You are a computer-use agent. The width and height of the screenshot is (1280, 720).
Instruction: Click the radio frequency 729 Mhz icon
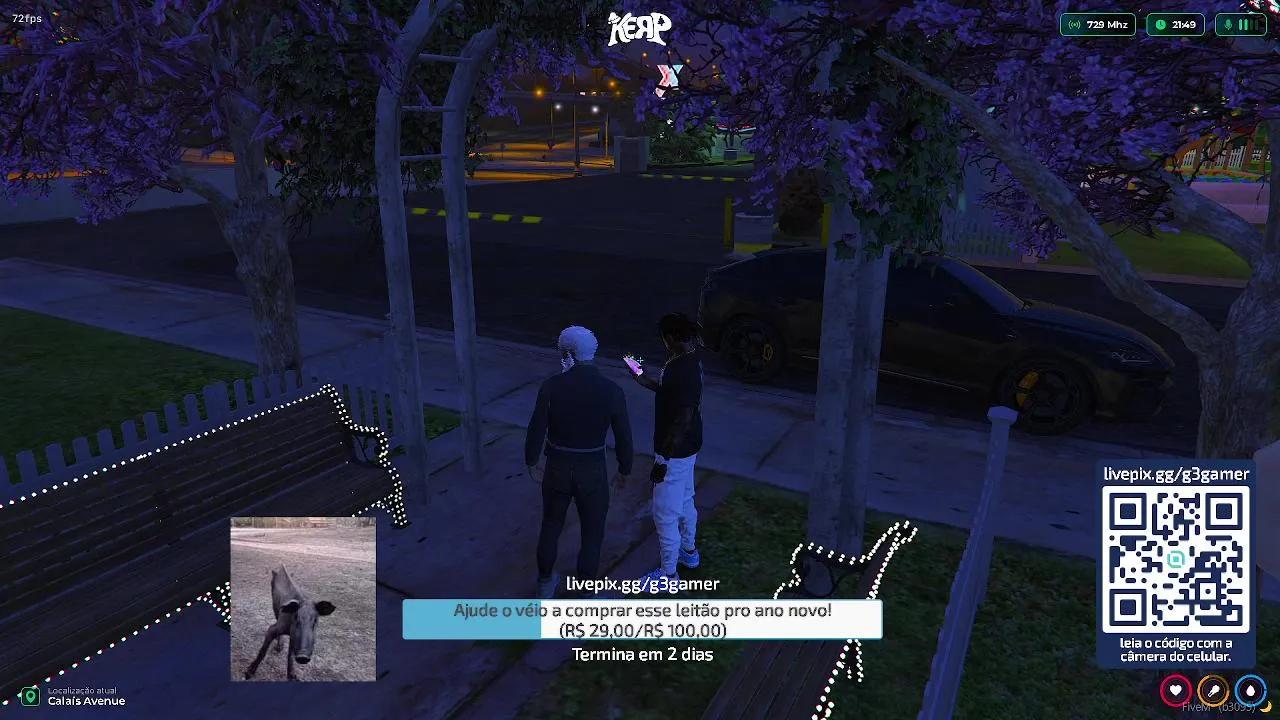(x=1075, y=25)
